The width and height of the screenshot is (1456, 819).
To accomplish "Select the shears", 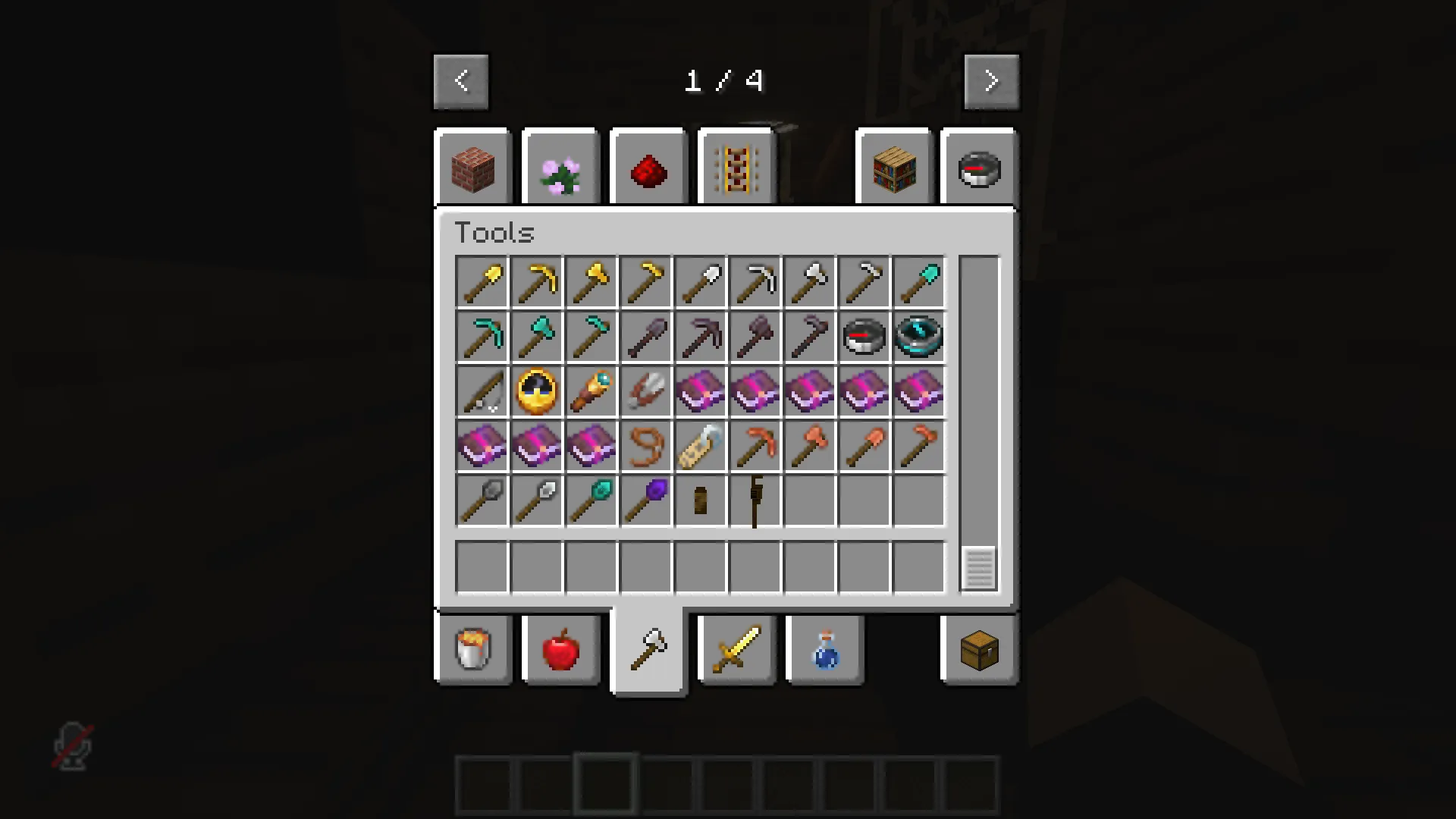I will (x=646, y=391).
